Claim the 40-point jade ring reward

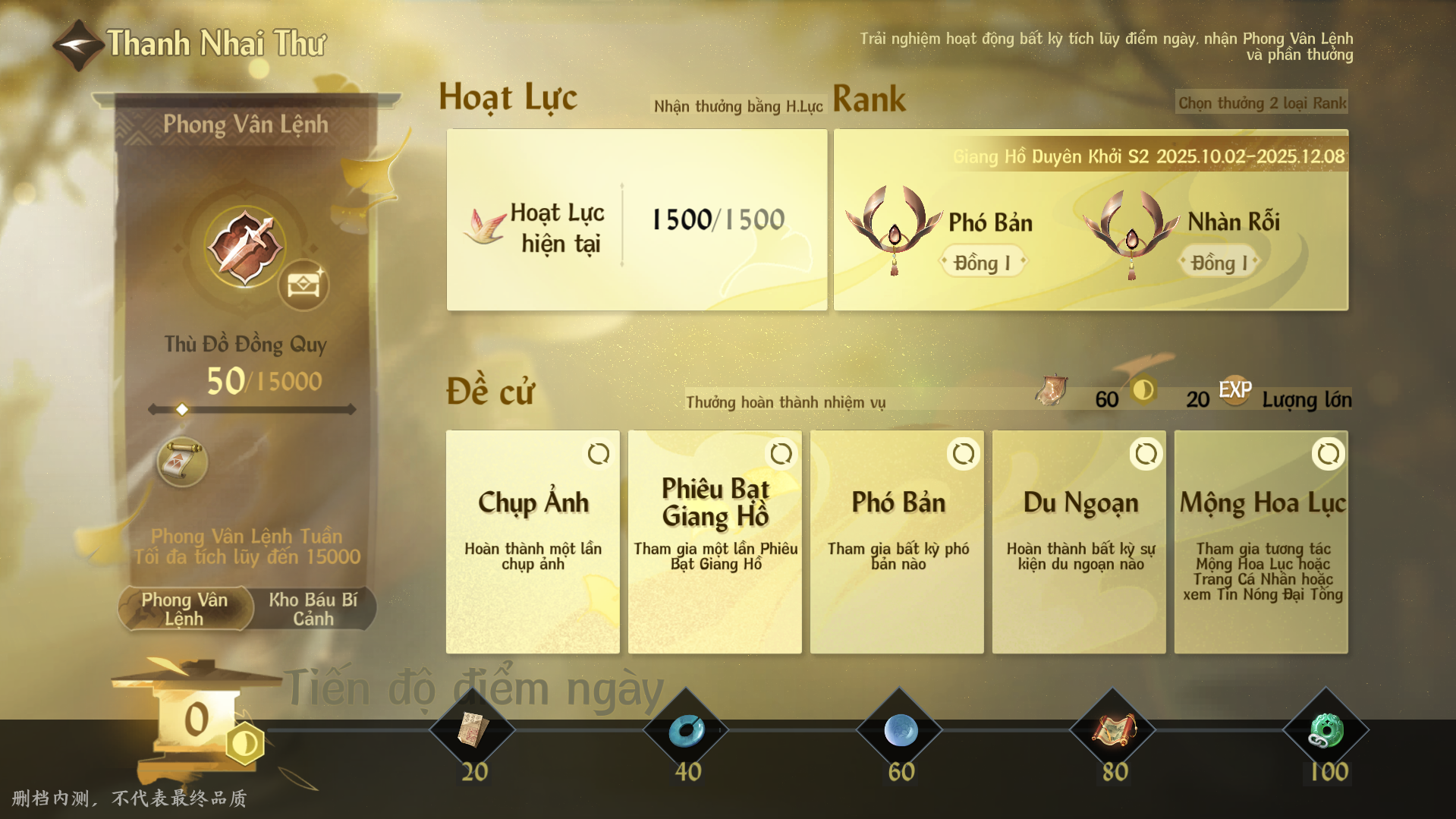[687, 730]
